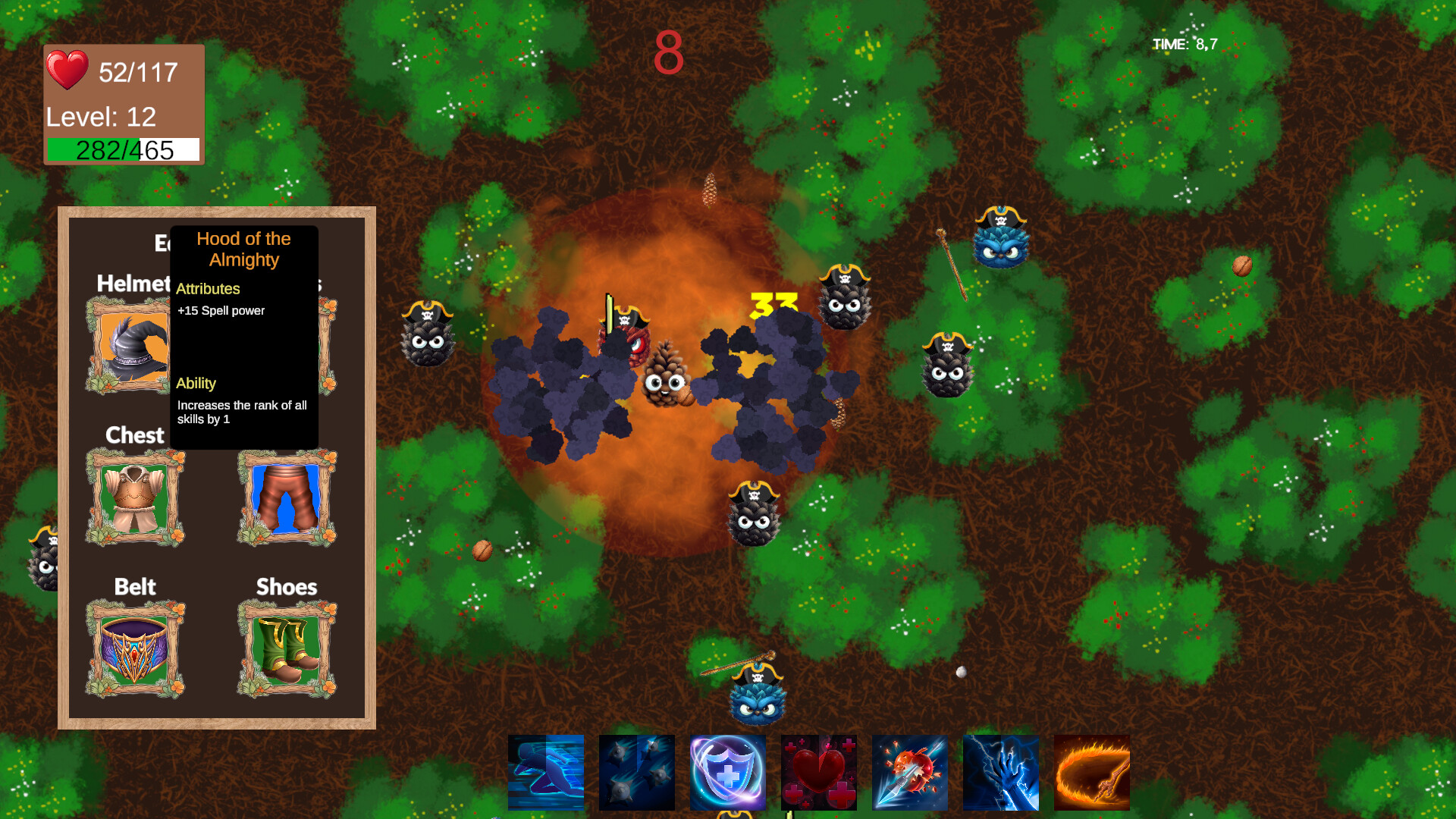The width and height of the screenshot is (1456, 819).
Task: Select the sprint dash skill icon
Action: pyautogui.click(x=545, y=771)
